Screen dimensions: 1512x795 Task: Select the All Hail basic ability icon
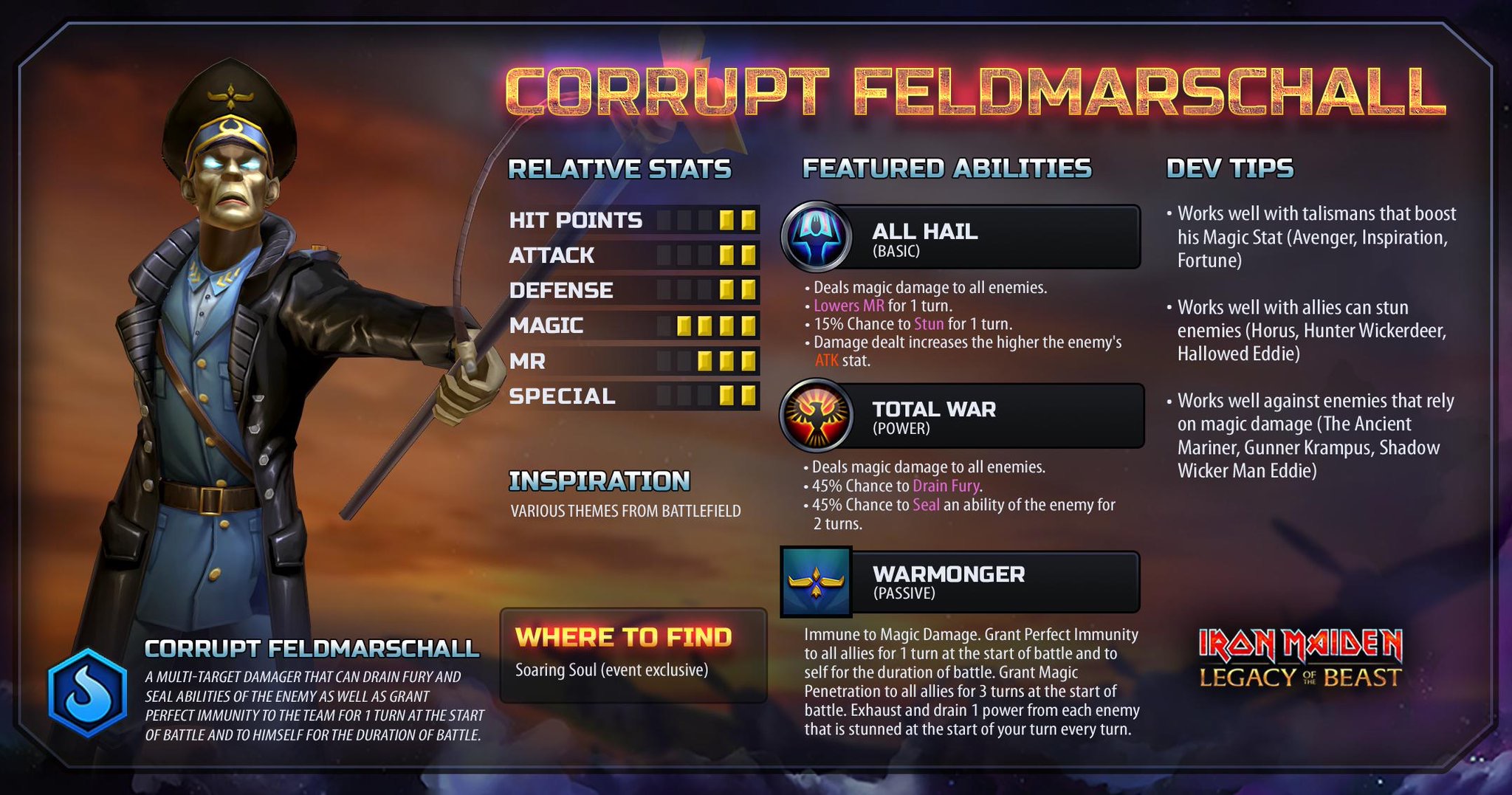pyautogui.click(x=816, y=236)
